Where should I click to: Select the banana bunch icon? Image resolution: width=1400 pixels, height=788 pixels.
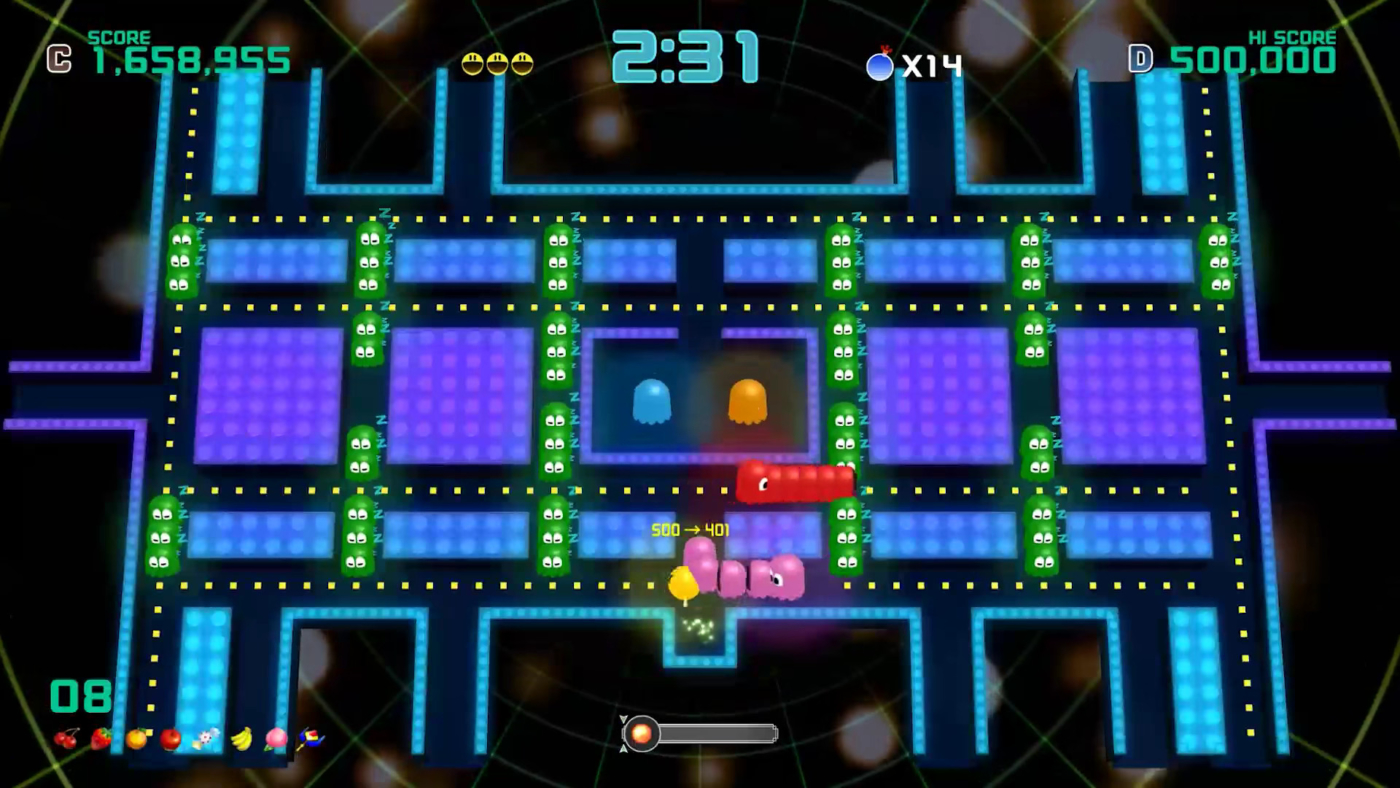(x=241, y=737)
